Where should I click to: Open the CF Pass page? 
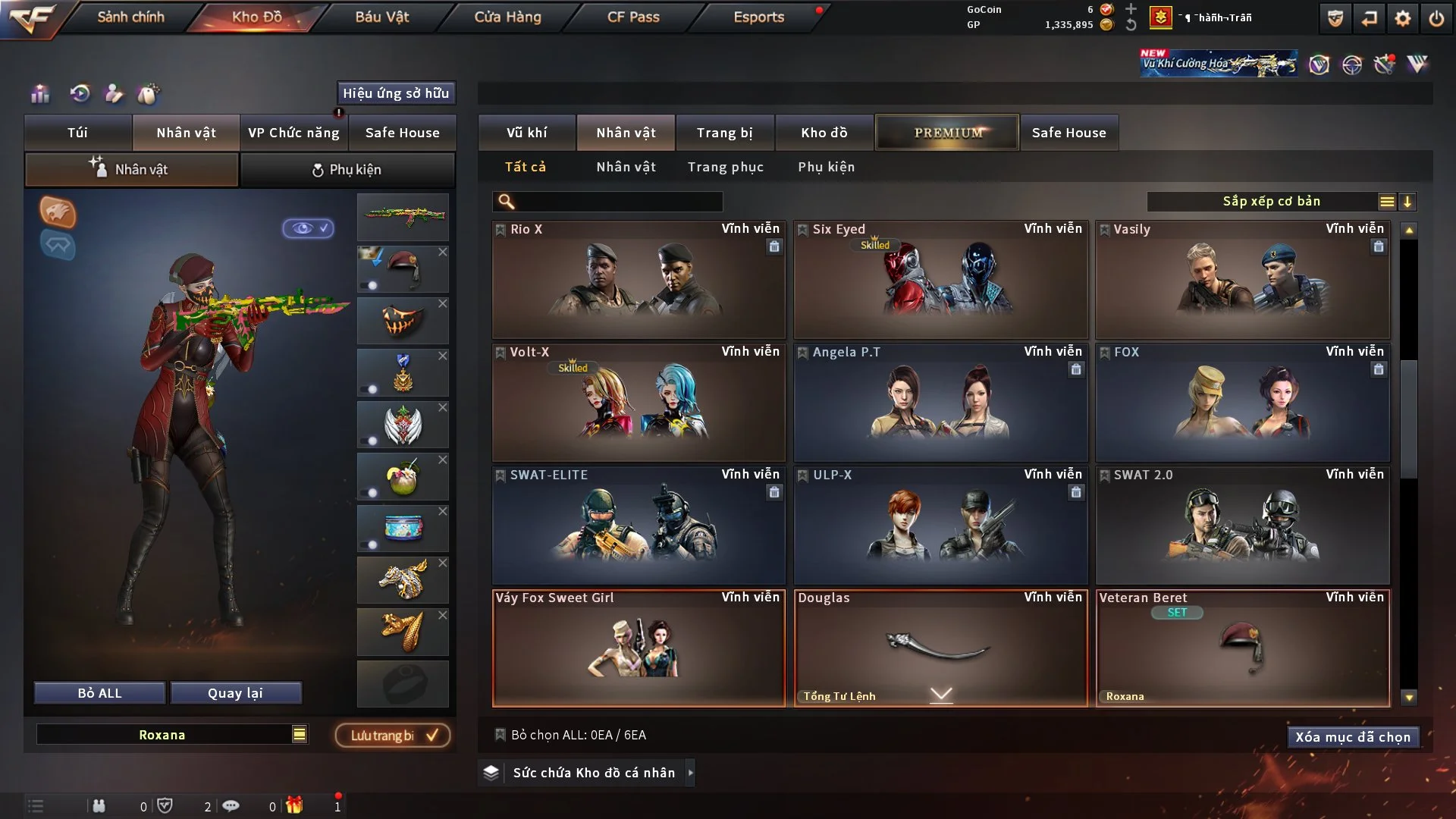(x=633, y=17)
